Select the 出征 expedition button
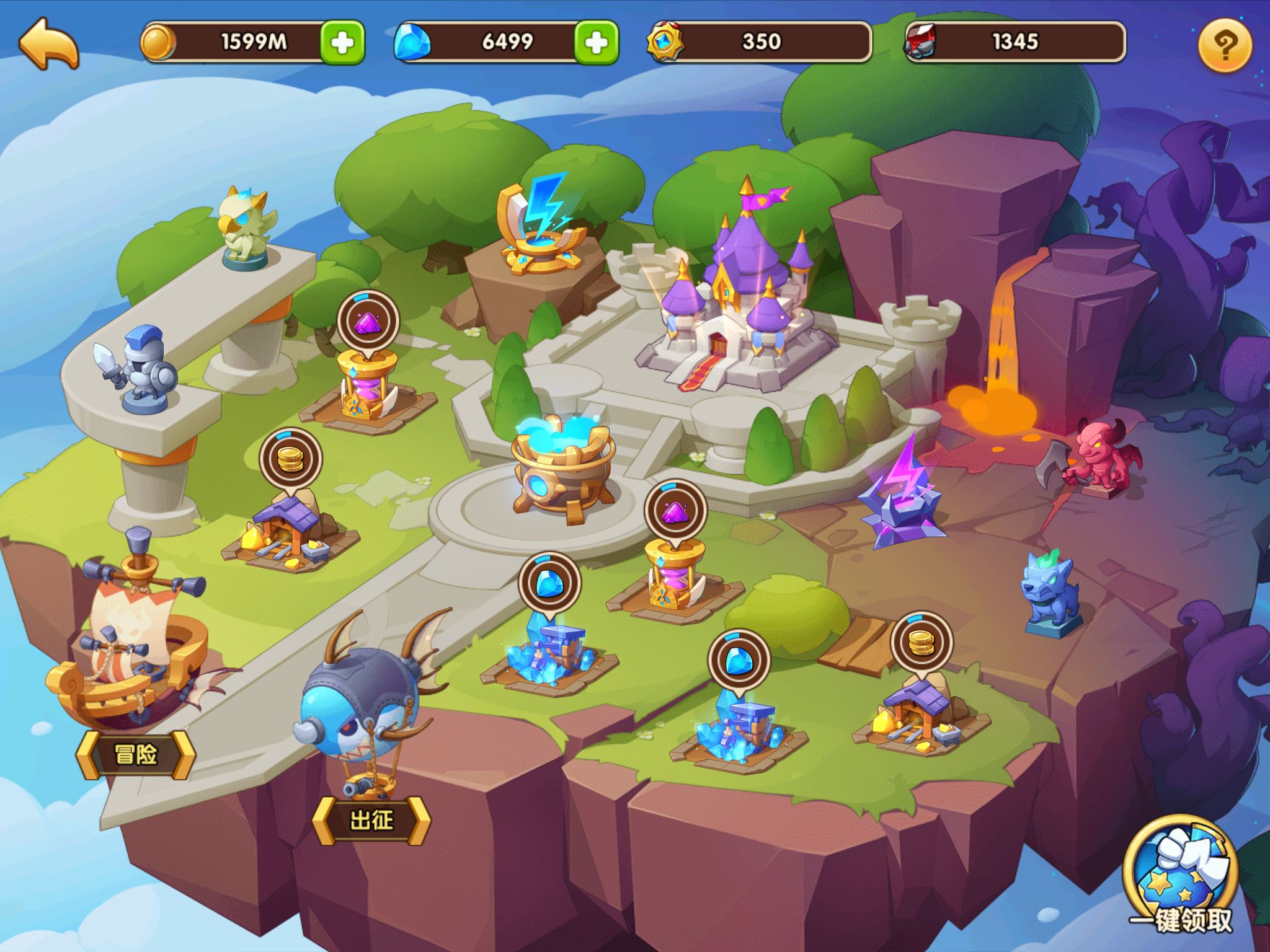Viewport: 1270px width, 952px height. pos(371,820)
